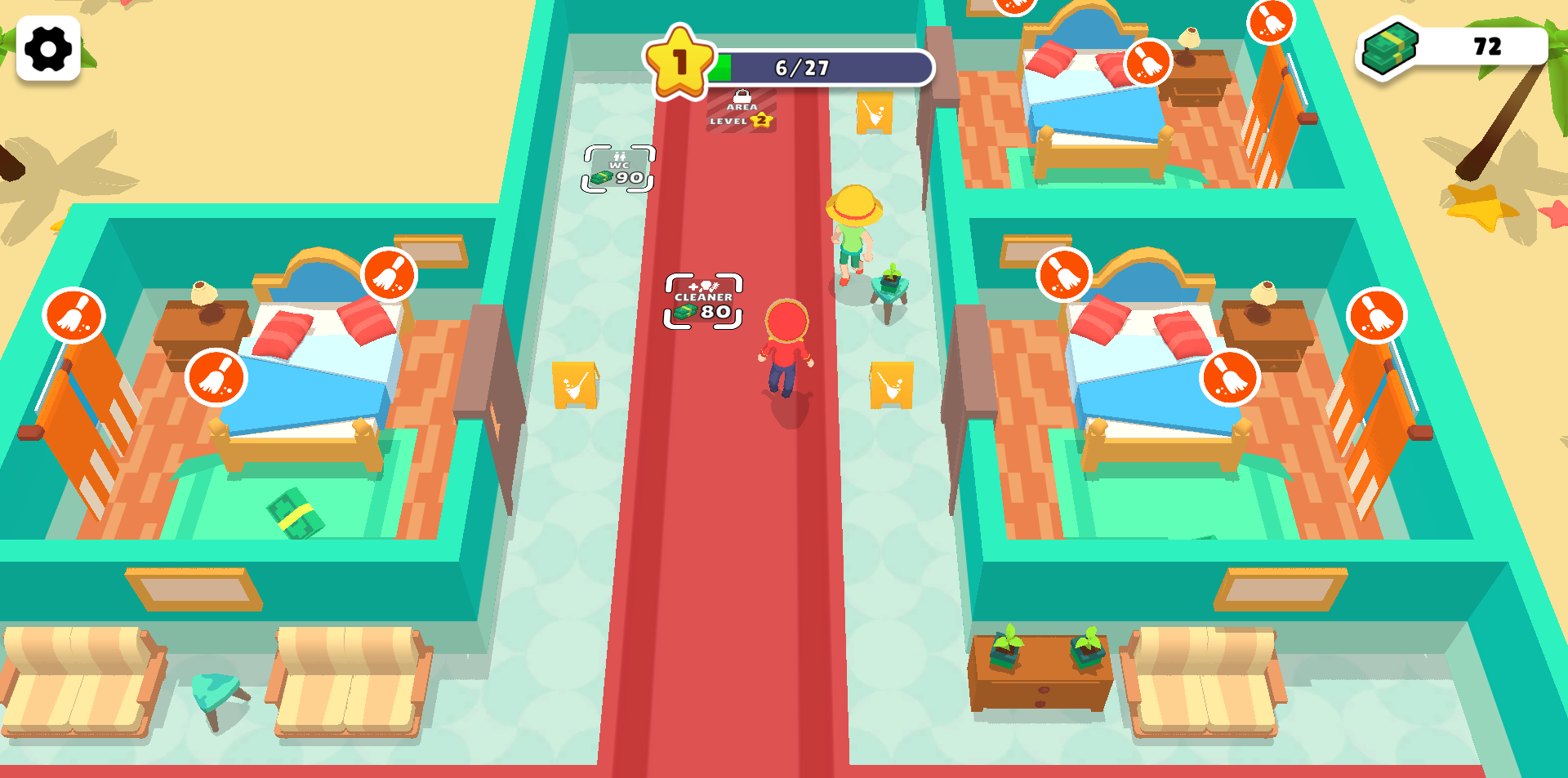Click the 6/27 progress bar

point(800,69)
